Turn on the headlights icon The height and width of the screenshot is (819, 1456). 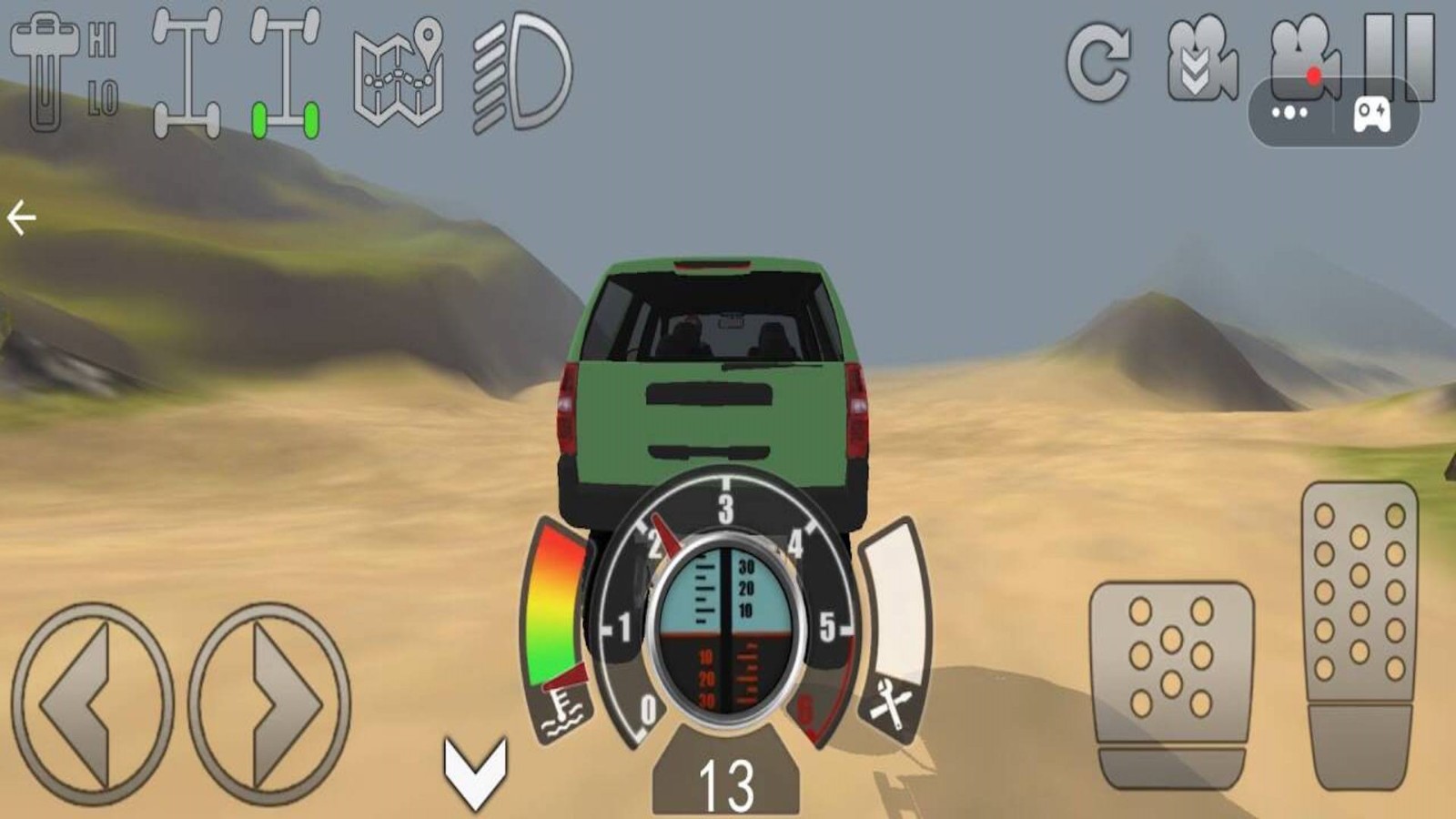coord(521,73)
